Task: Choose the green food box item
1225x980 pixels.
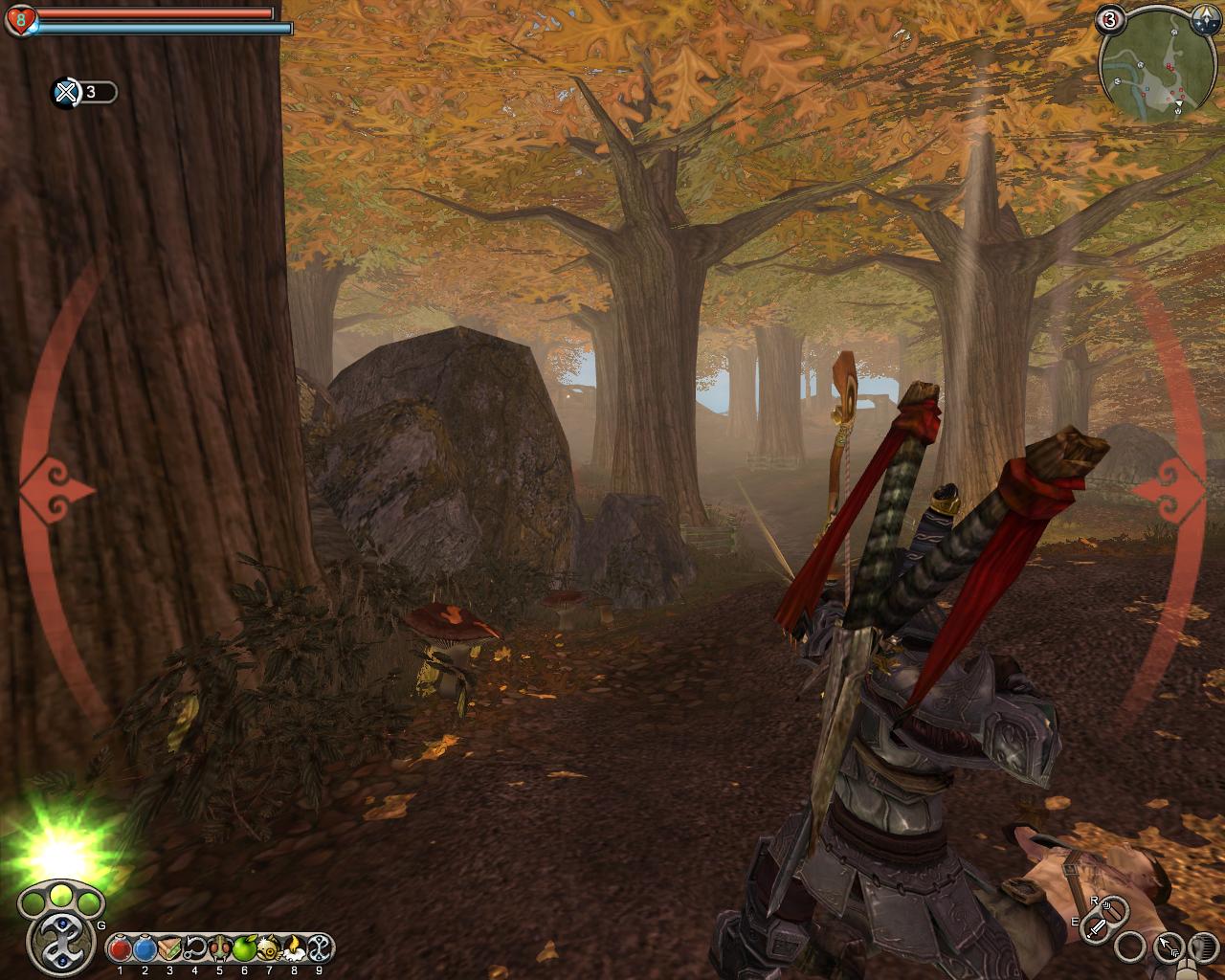Action: (x=169, y=948)
